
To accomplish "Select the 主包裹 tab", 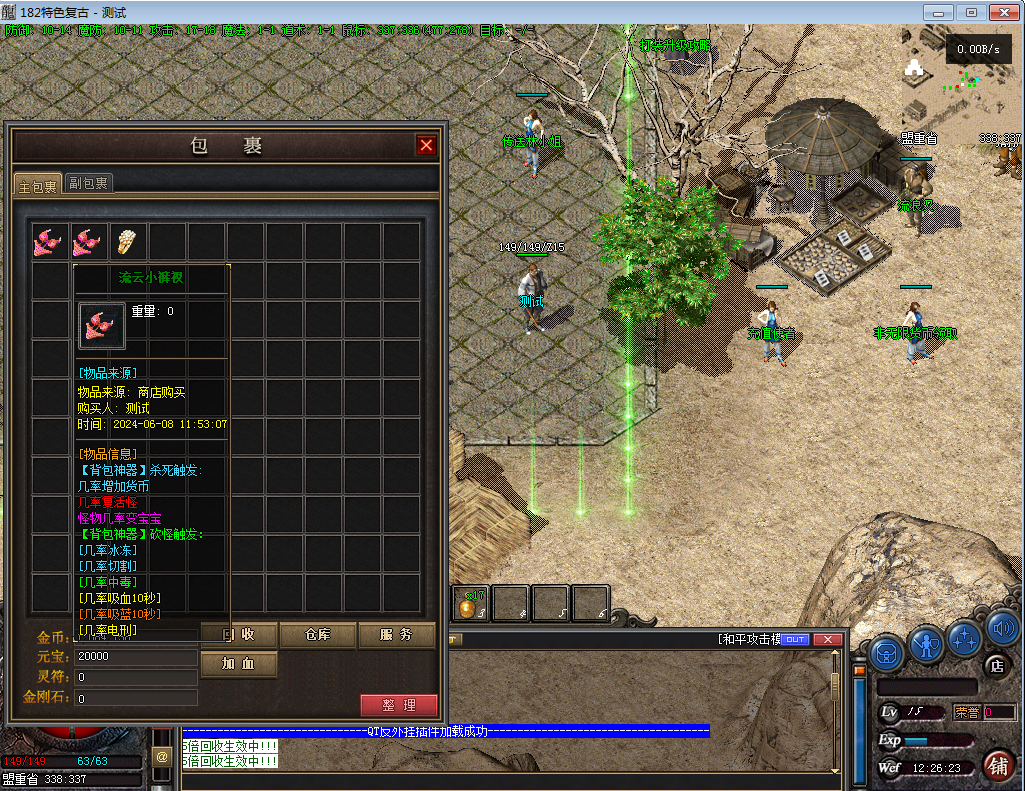I will pos(38,184).
